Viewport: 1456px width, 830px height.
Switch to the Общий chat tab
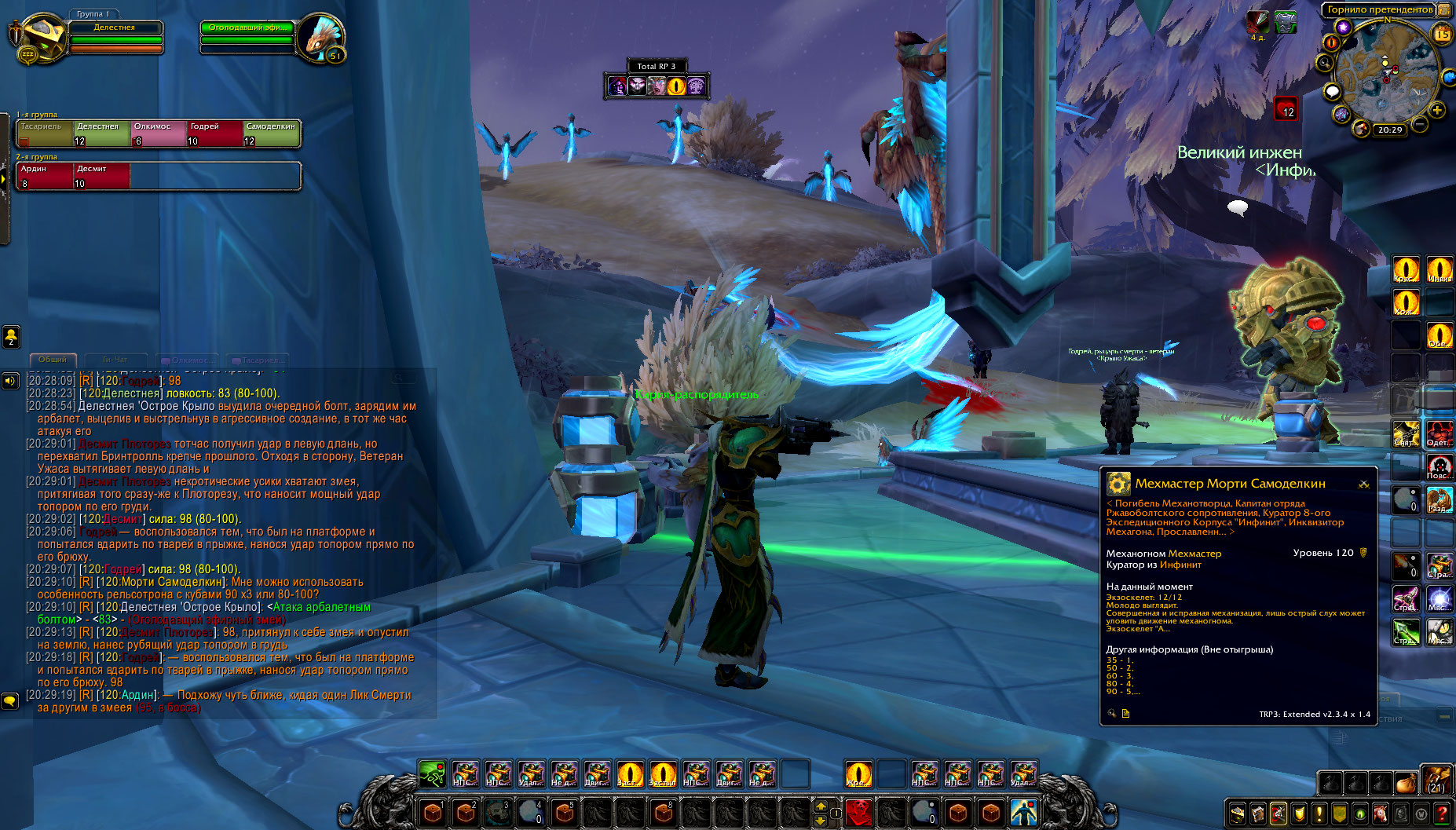pos(53,360)
